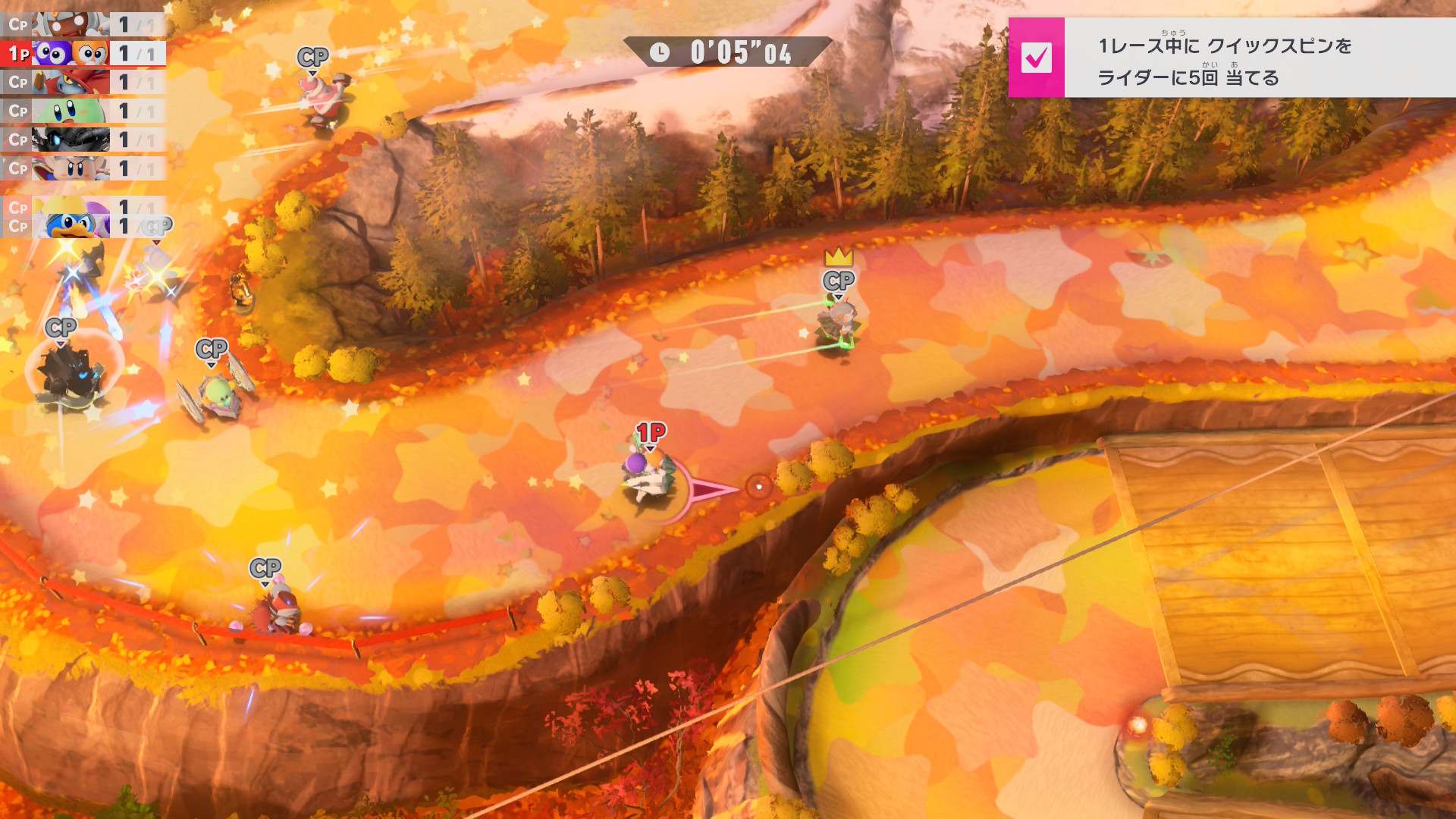This screenshot has height=819, width=1456.
Task: Toggle the pink checklist mission checkbox
Action: [x=1036, y=58]
